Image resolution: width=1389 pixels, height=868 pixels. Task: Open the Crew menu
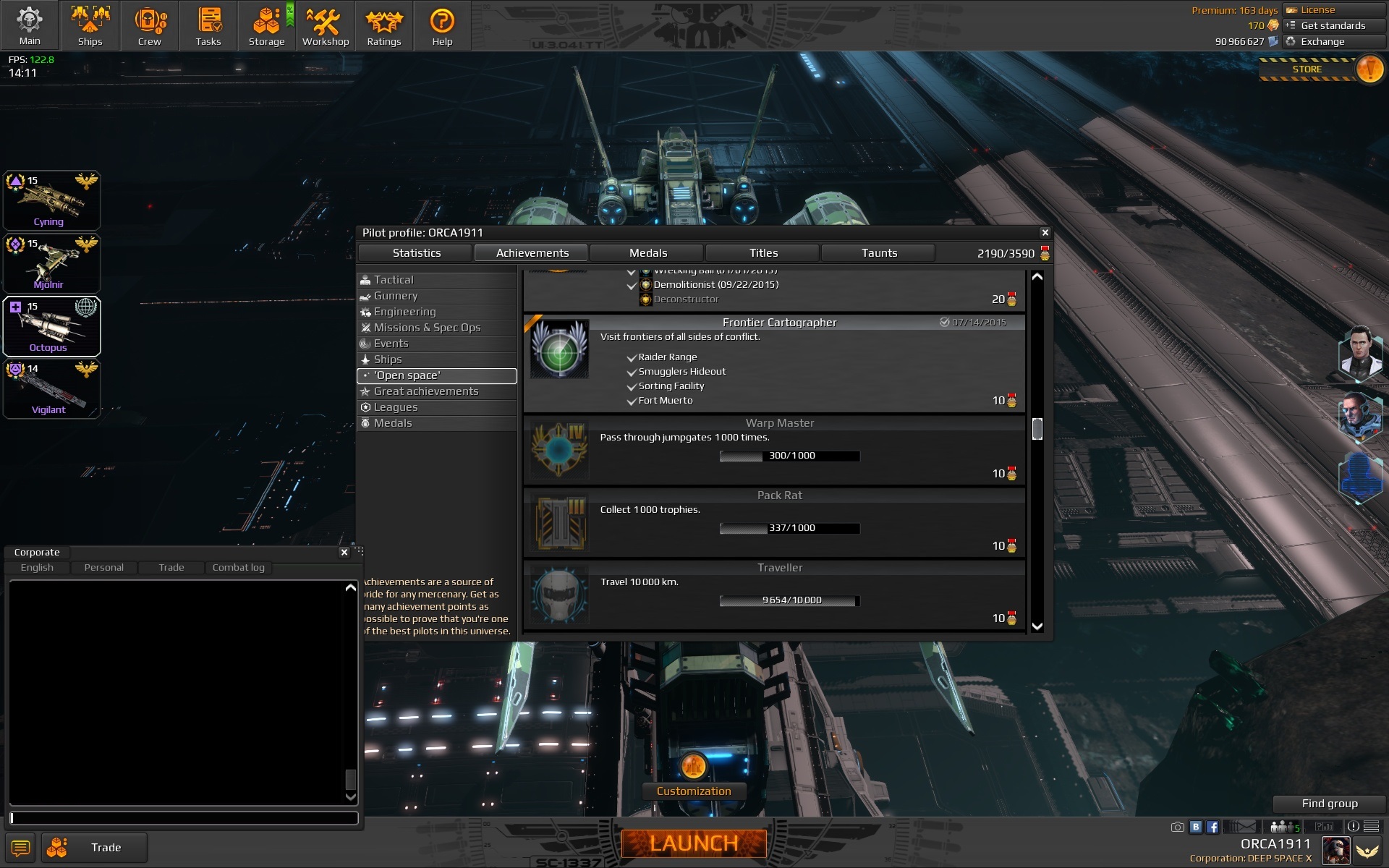[150, 25]
